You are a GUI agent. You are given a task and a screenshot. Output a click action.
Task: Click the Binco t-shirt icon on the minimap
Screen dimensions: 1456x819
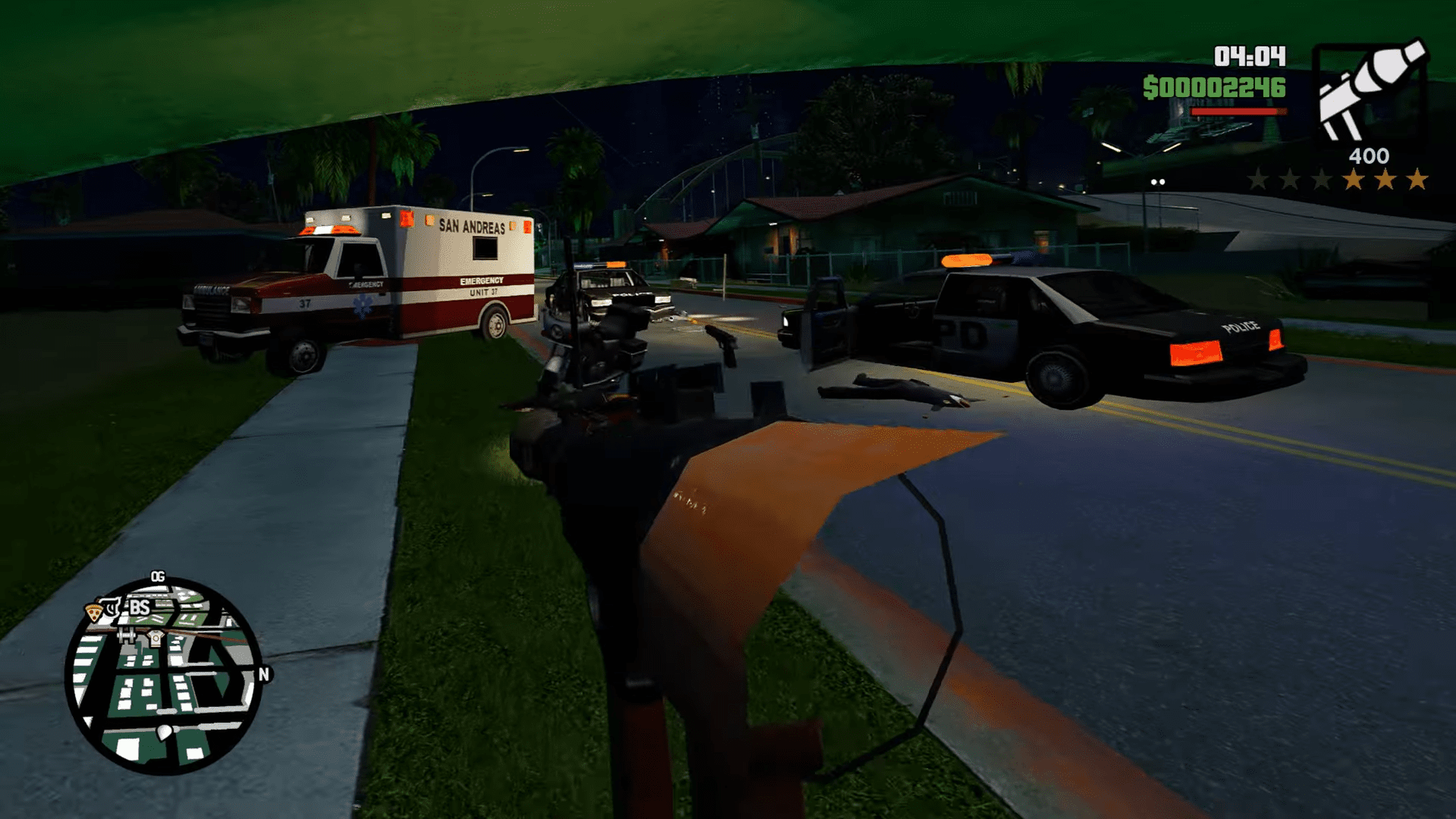pyautogui.click(x=155, y=639)
